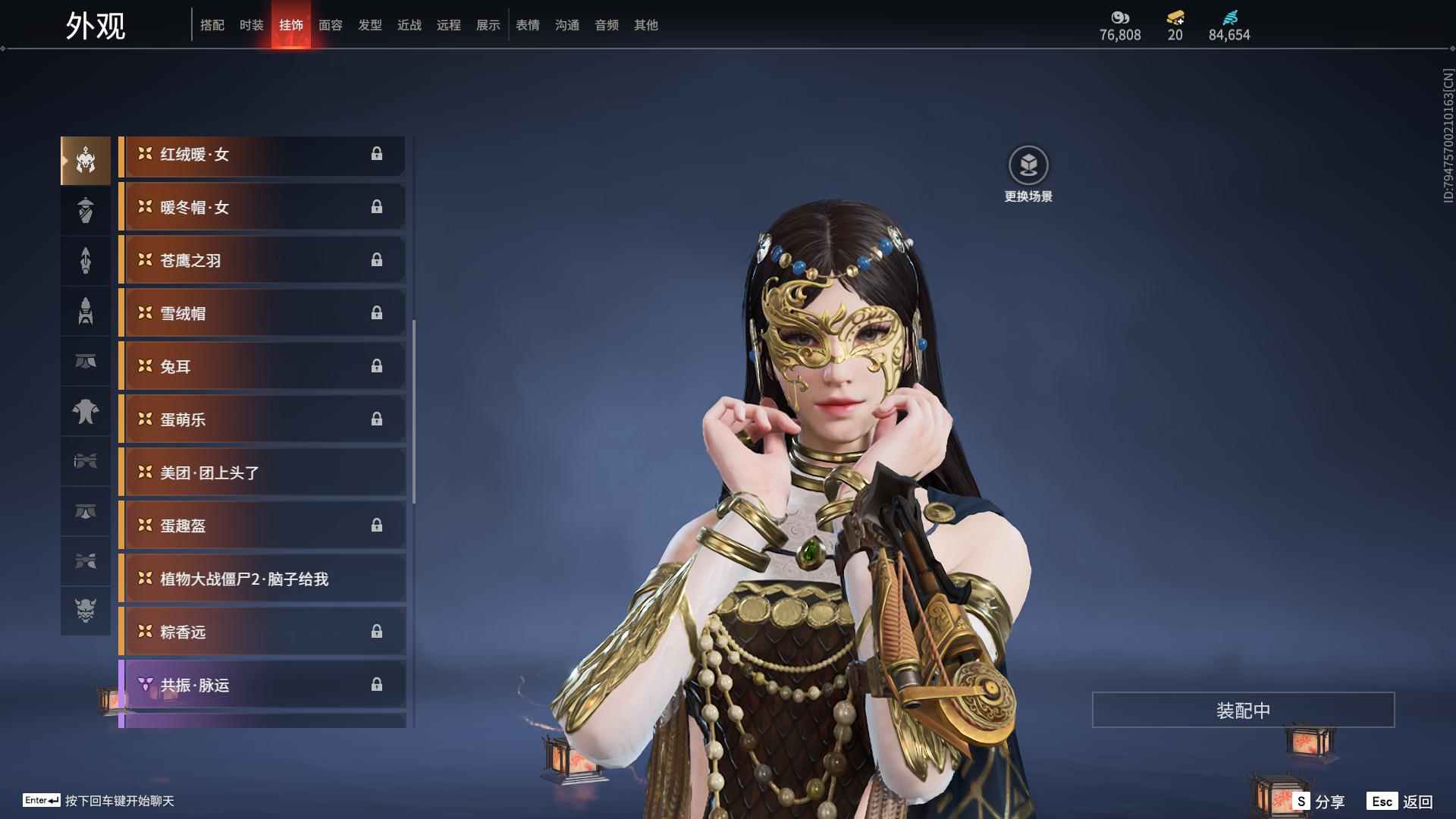Go to the 发型 tab
Screen dimensions: 1456x819
369,25
